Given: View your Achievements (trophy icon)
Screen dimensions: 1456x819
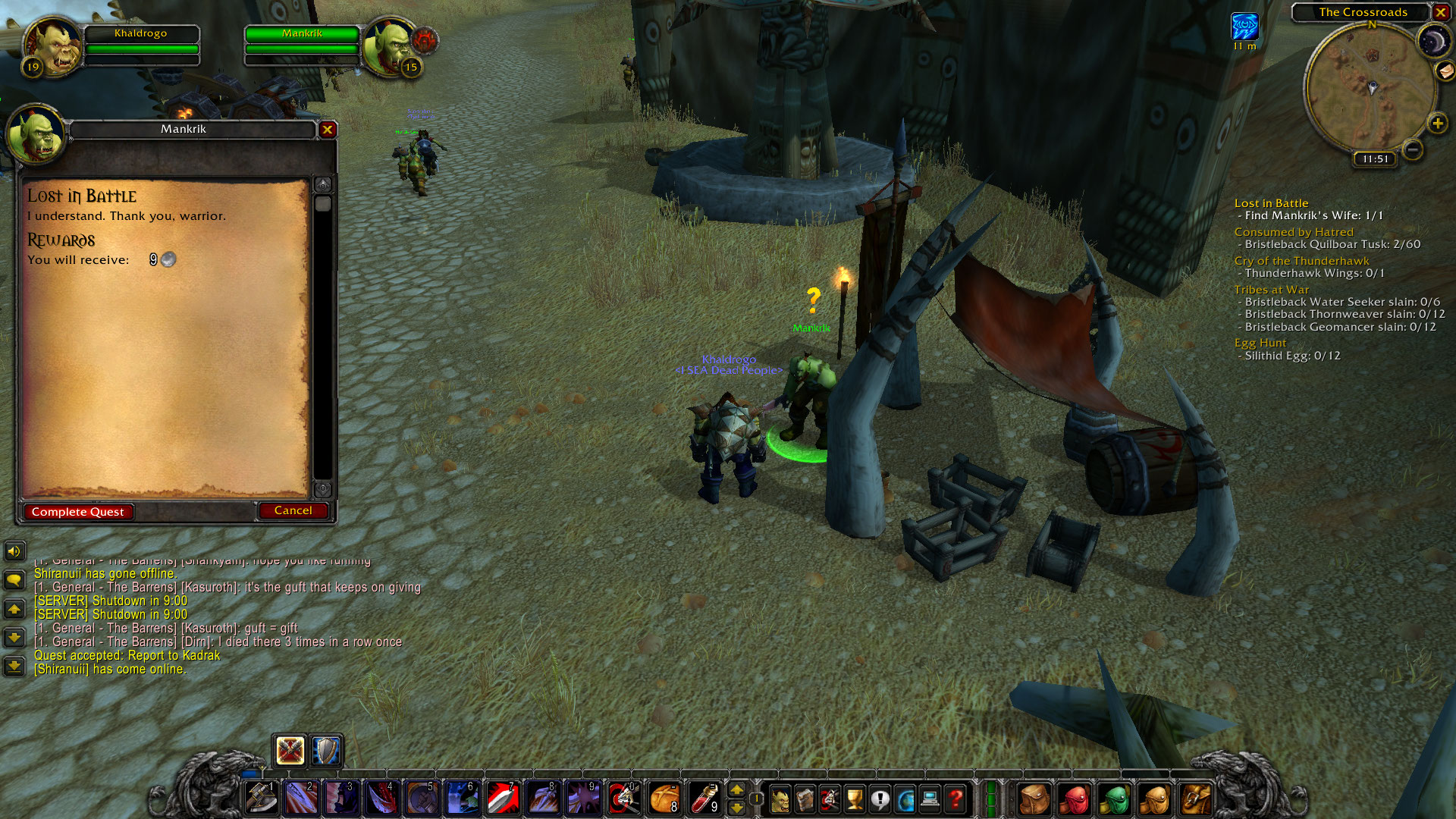Looking at the screenshot, I should (x=855, y=797).
